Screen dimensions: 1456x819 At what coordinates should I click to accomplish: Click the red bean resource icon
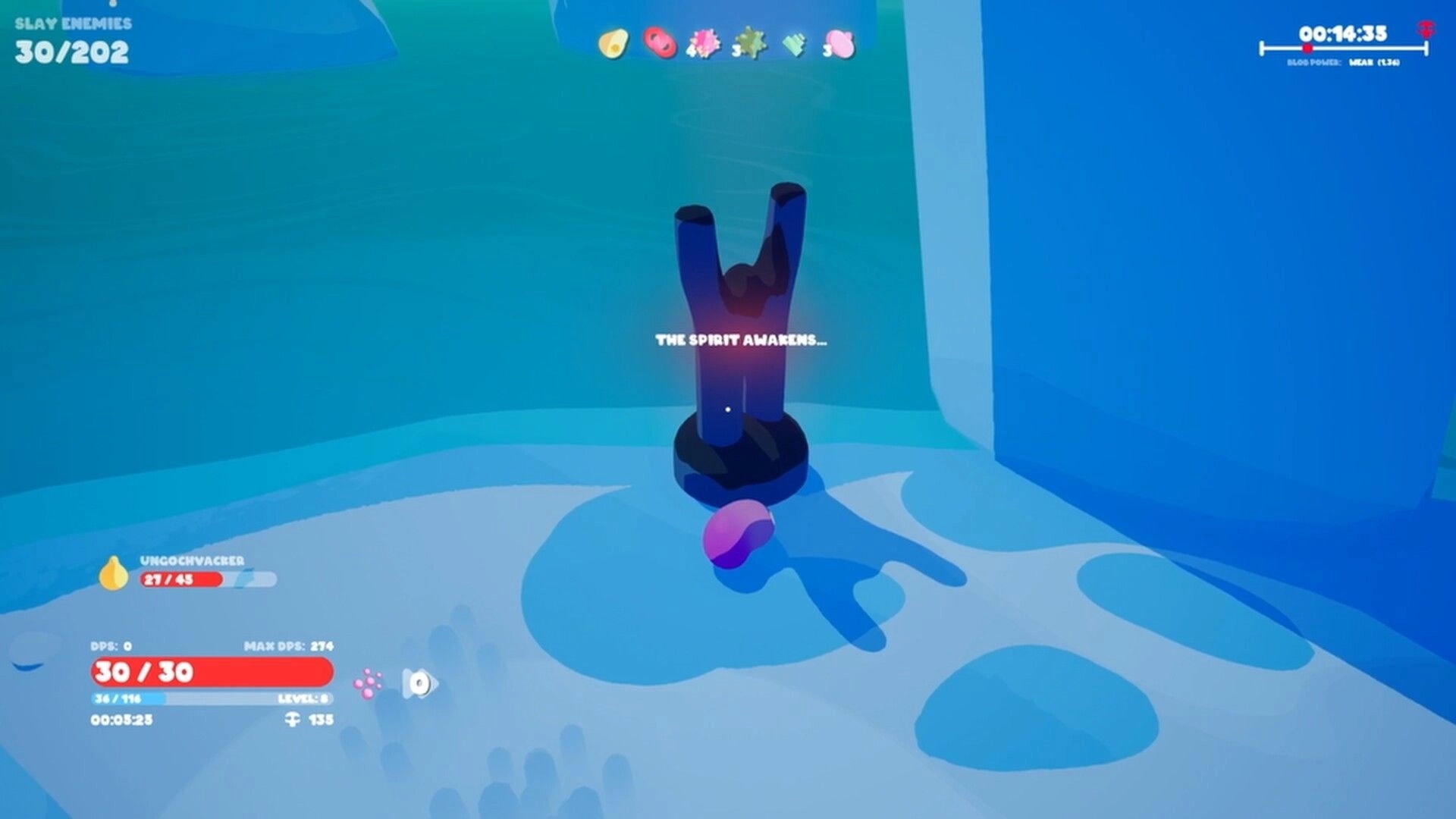660,43
